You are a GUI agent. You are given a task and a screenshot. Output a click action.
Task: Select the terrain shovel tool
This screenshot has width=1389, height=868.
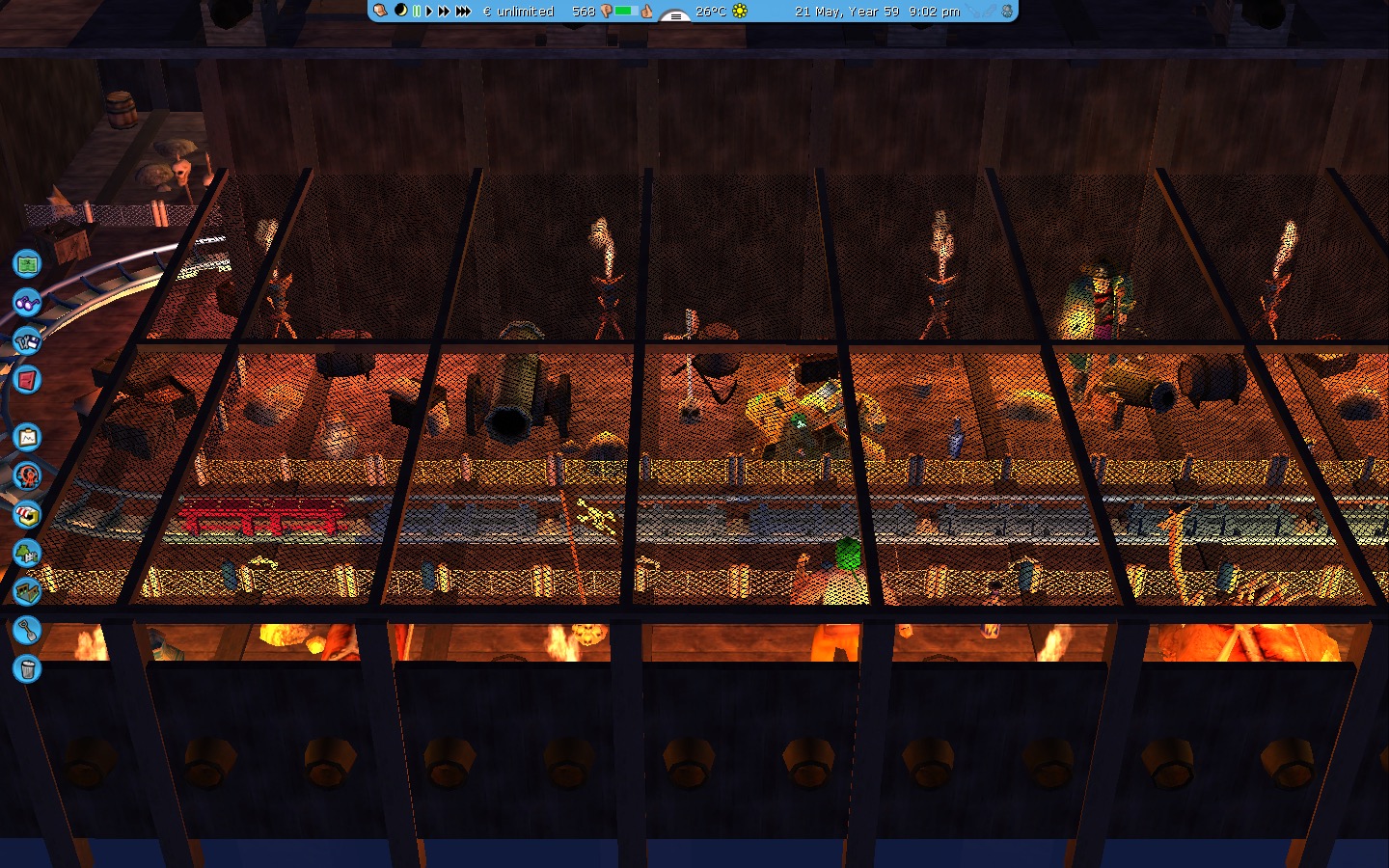tap(27, 630)
